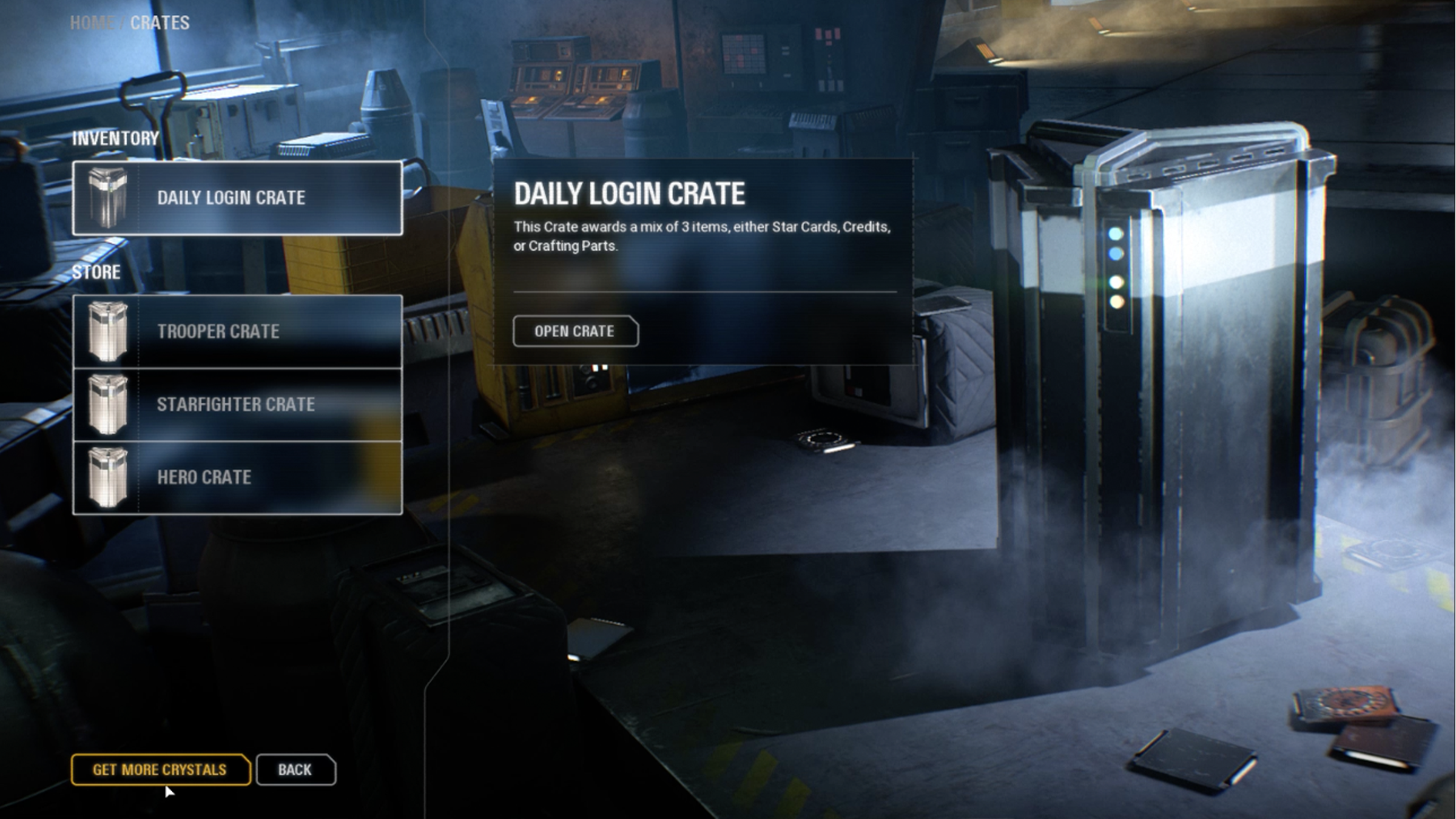Choose the Trooper Crate from the store

point(237,331)
